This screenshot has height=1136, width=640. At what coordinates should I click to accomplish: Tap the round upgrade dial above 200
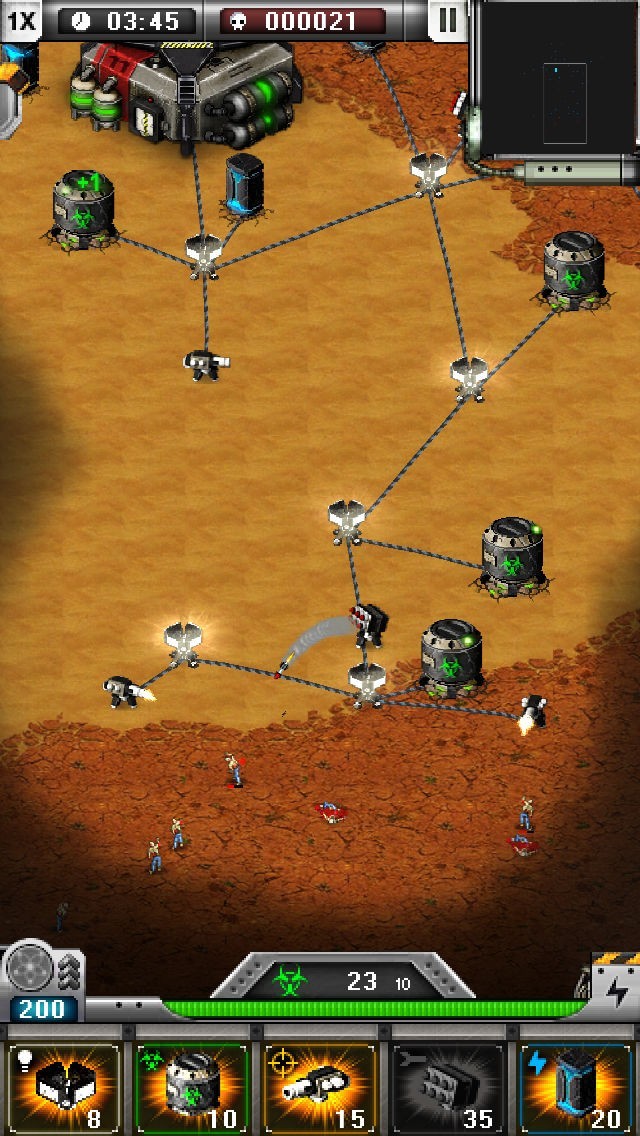[x=30, y=968]
